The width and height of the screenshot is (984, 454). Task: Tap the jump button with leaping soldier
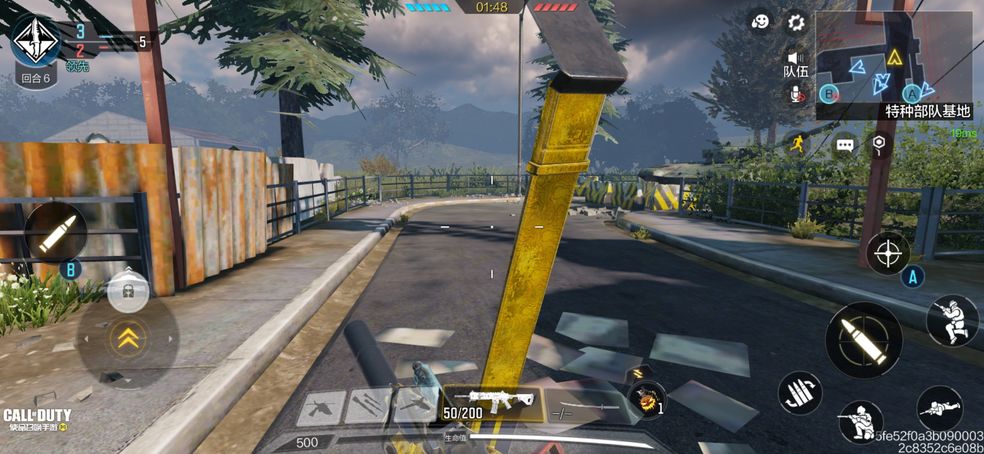pyautogui.click(x=951, y=320)
